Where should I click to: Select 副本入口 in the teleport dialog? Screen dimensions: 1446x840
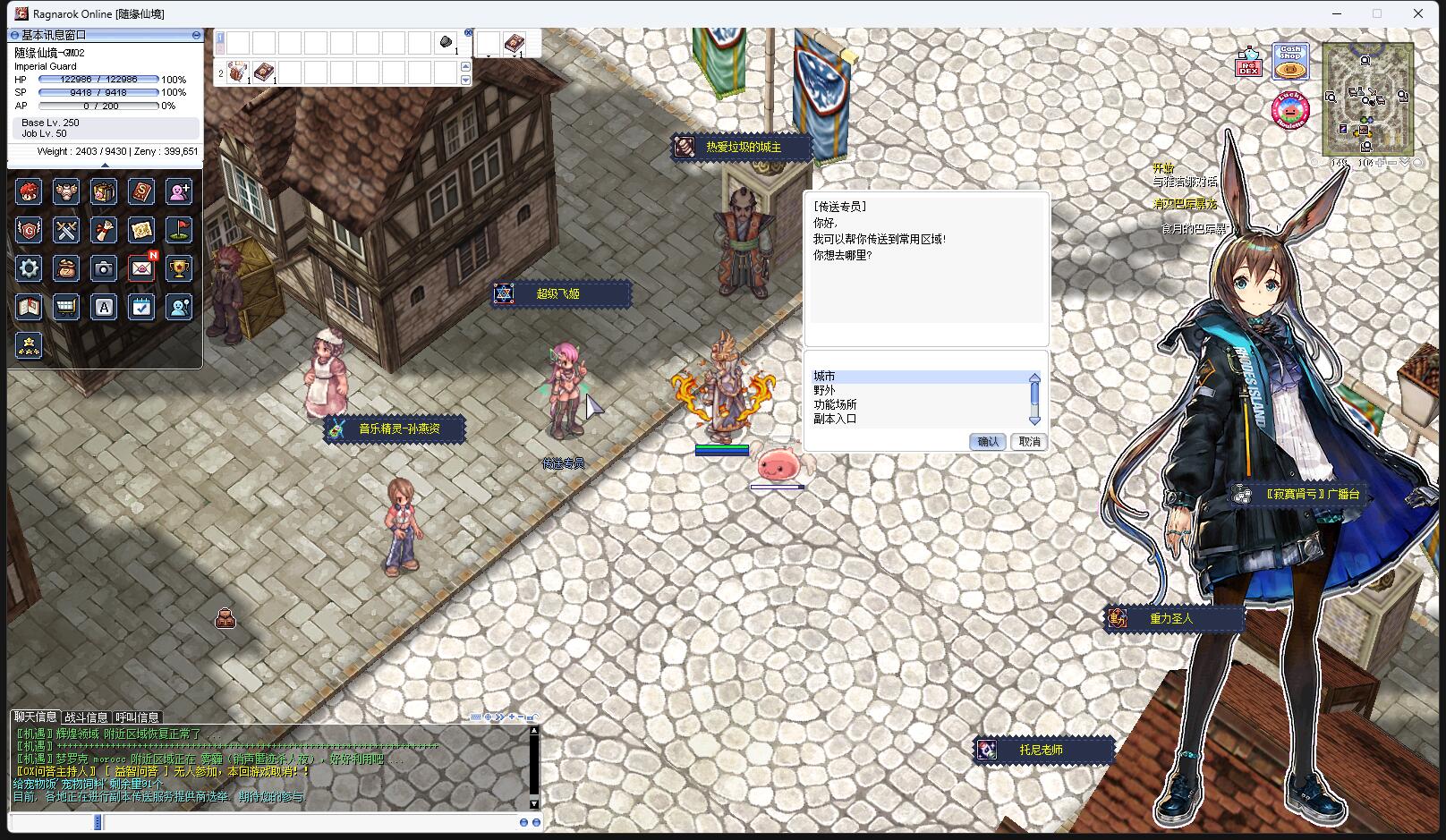[x=835, y=419]
